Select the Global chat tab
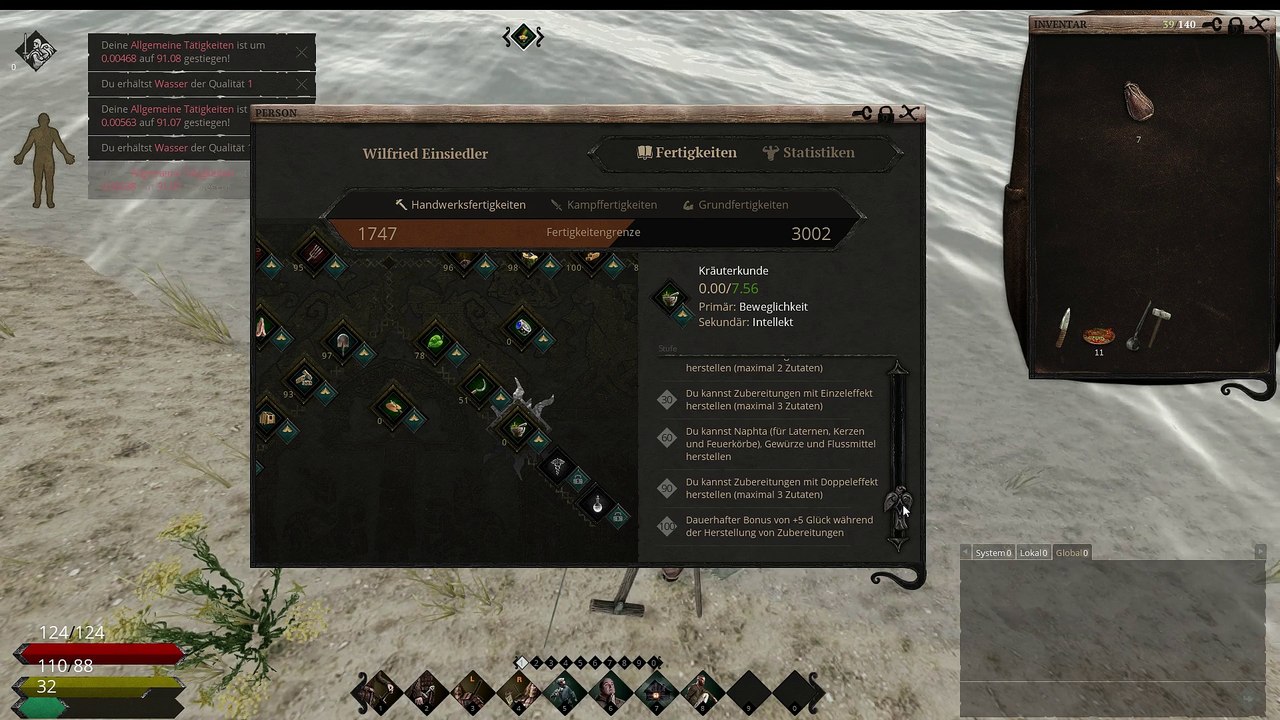This screenshot has height=720, width=1280. point(1071,553)
